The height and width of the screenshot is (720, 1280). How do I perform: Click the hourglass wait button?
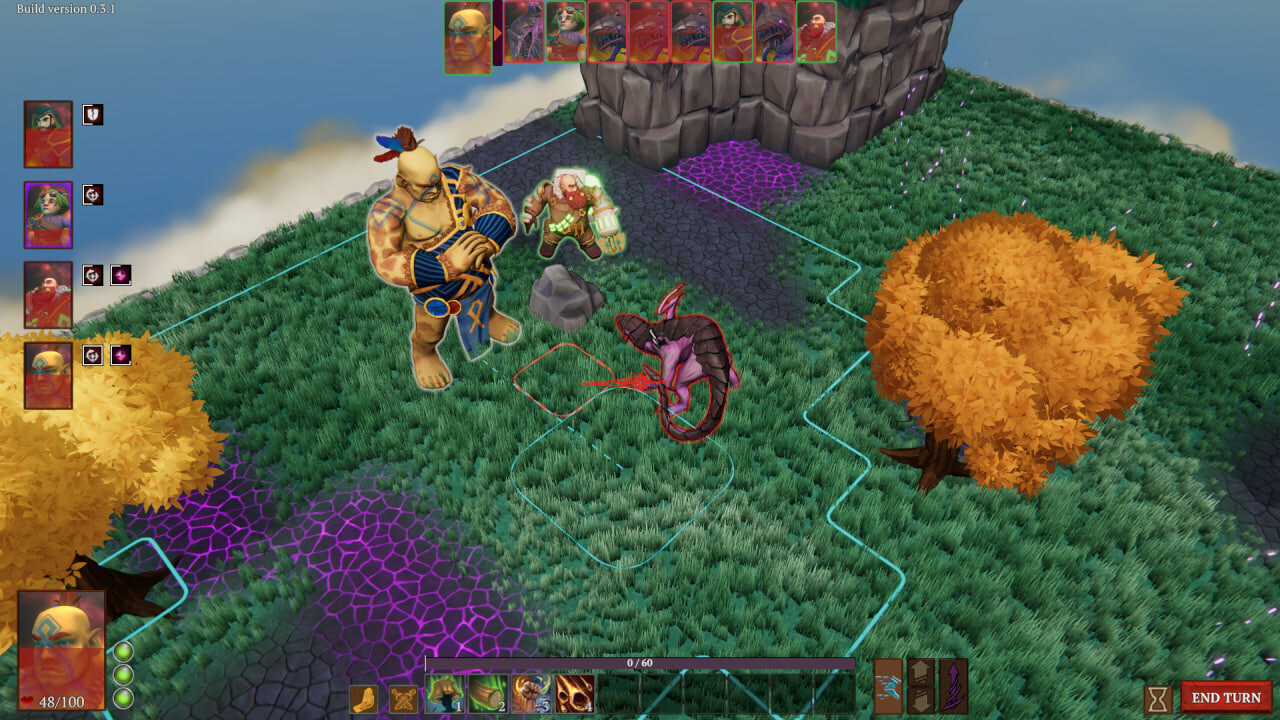[x=1158, y=698]
